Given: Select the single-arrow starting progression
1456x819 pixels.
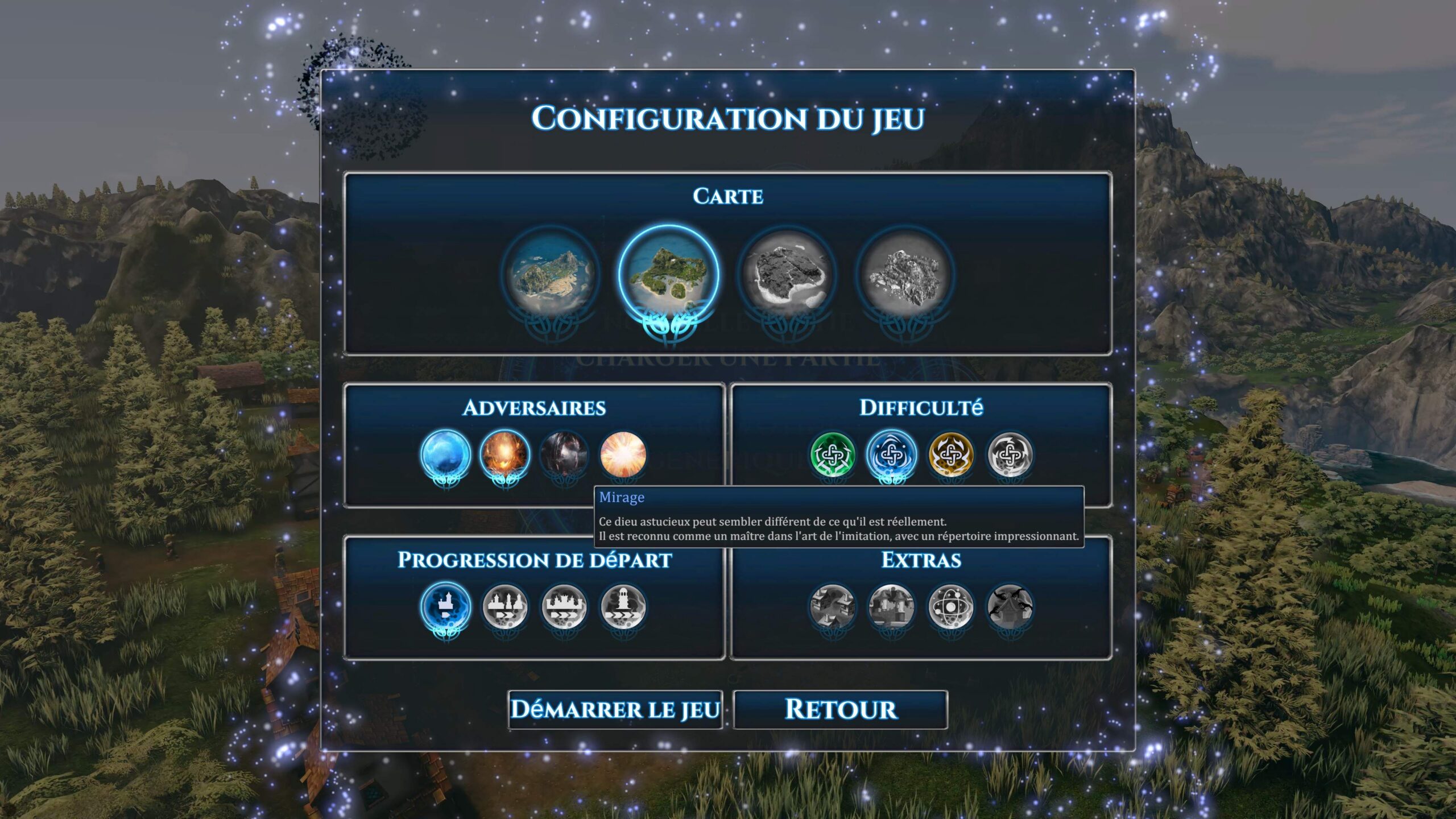Looking at the screenshot, I should [x=446, y=606].
